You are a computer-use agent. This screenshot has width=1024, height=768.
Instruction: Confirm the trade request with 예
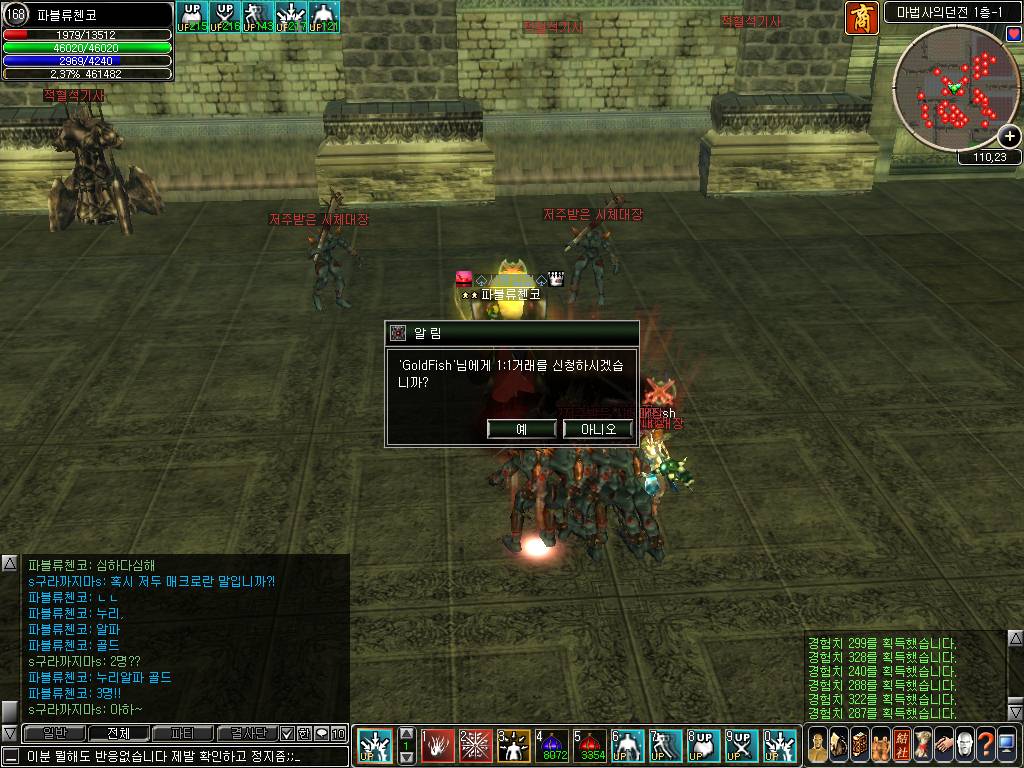click(521, 429)
